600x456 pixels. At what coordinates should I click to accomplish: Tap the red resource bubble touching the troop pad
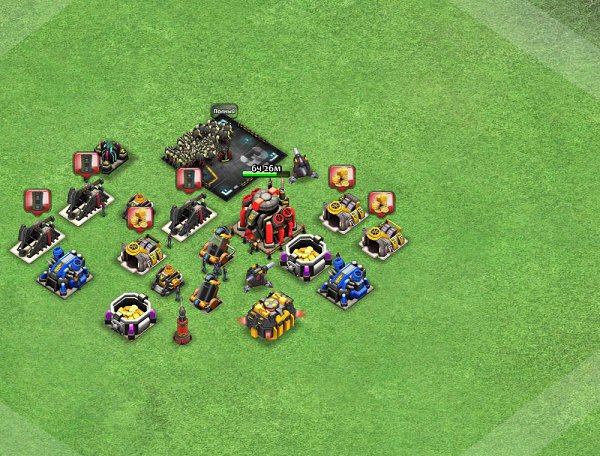187,179
